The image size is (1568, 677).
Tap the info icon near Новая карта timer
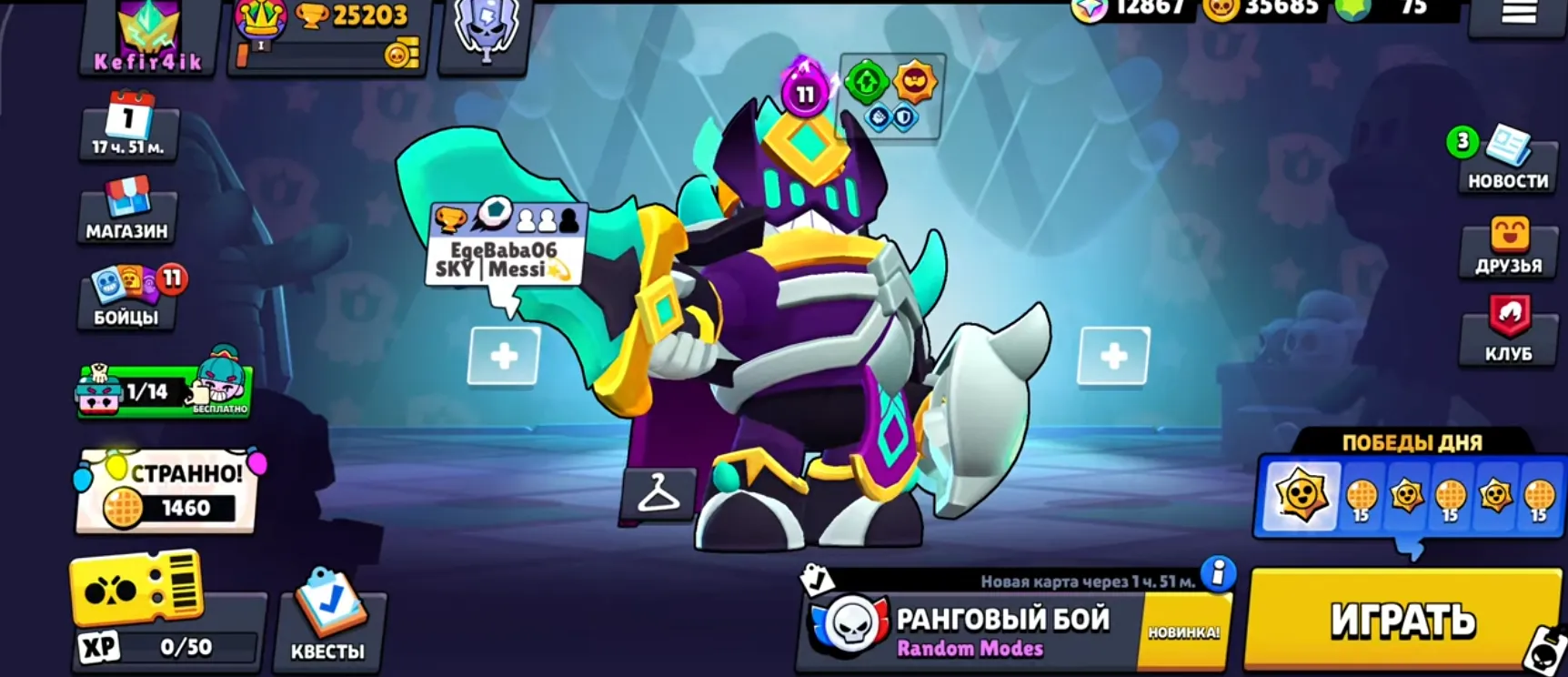coord(1215,573)
